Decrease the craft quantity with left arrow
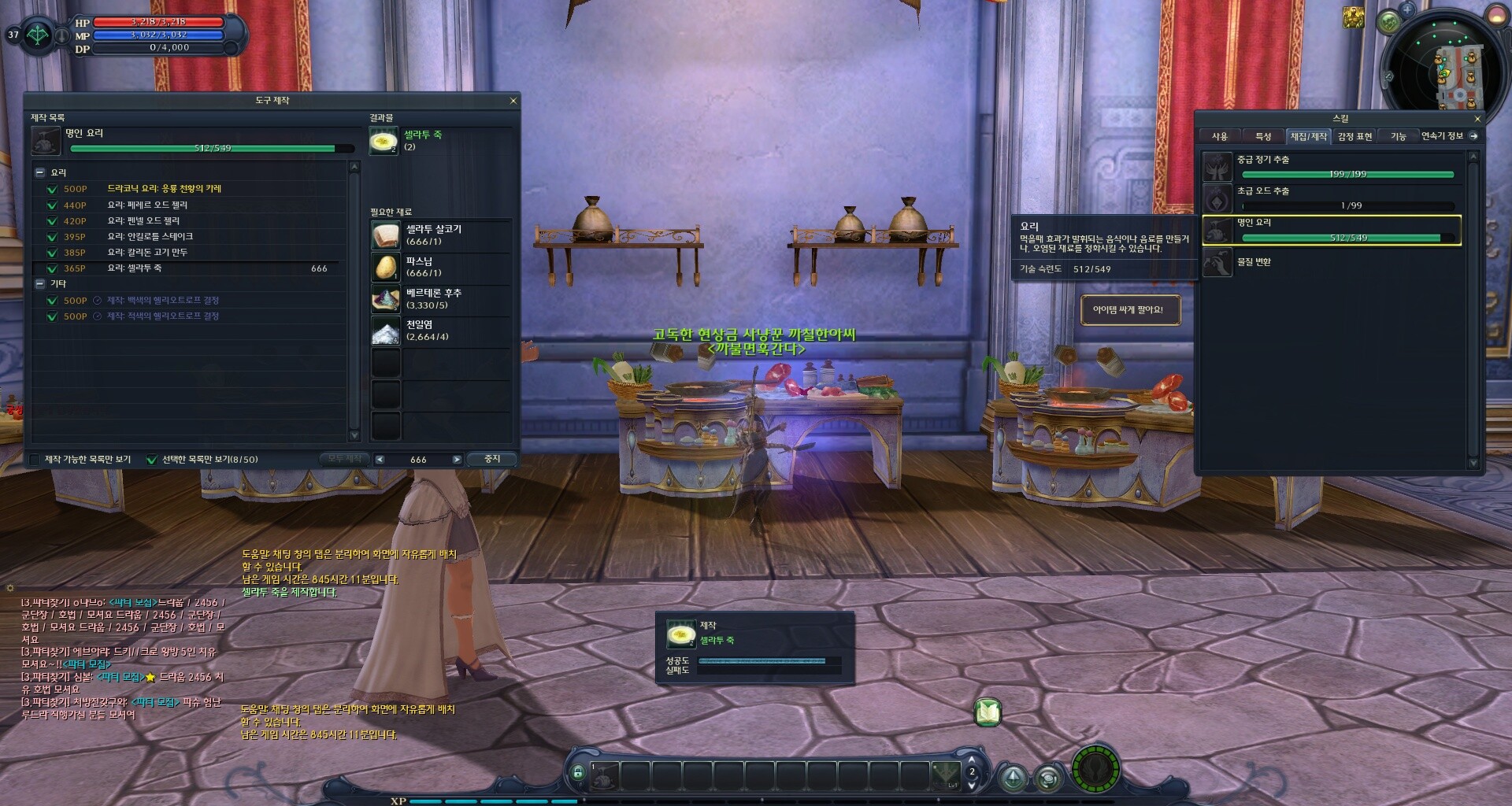The height and width of the screenshot is (806, 1512). (380, 460)
